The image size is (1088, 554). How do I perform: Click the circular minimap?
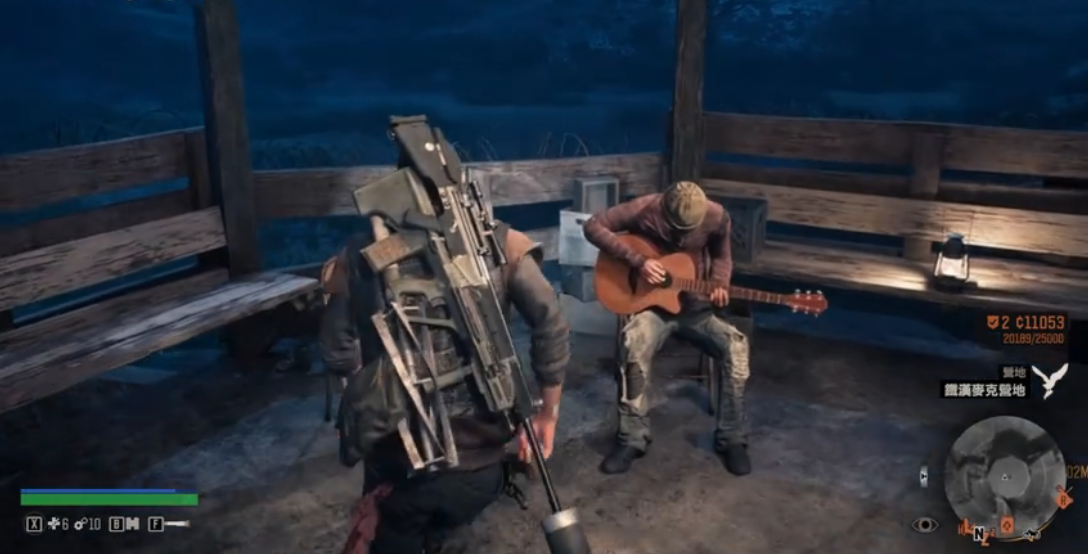click(x=1003, y=473)
